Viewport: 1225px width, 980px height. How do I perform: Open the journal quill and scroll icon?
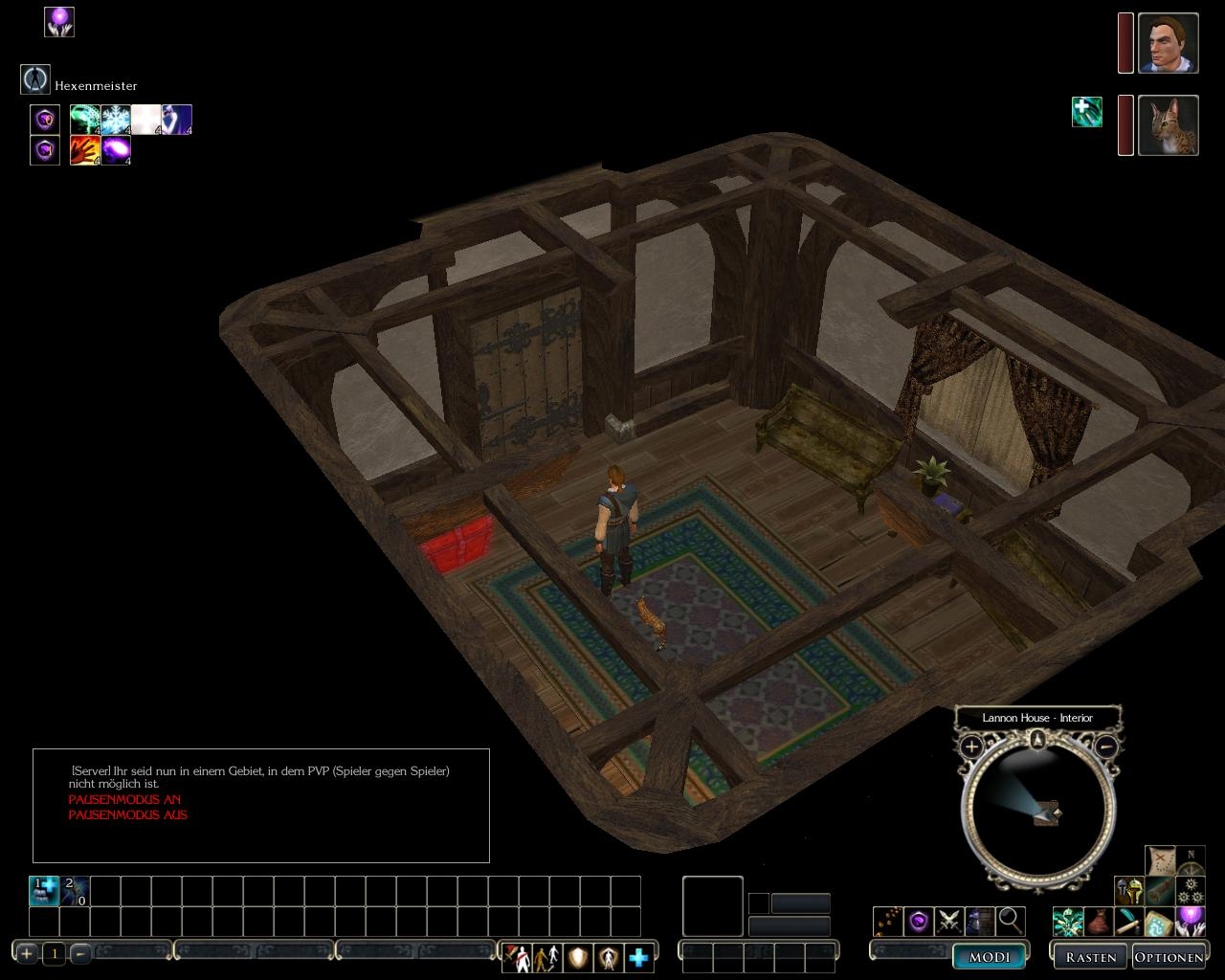click(x=1129, y=923)
